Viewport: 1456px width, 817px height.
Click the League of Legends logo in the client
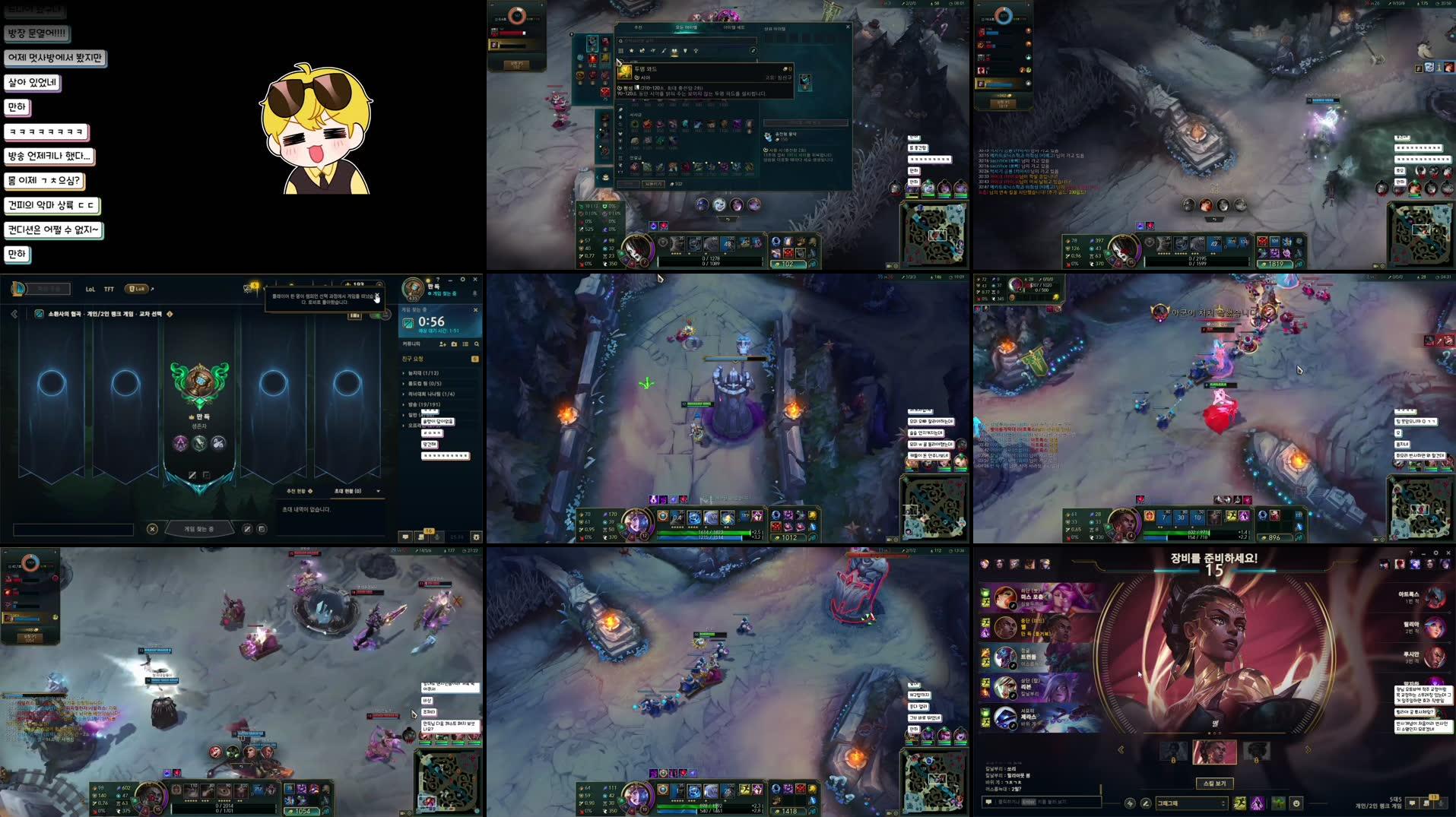coord(17,288)
